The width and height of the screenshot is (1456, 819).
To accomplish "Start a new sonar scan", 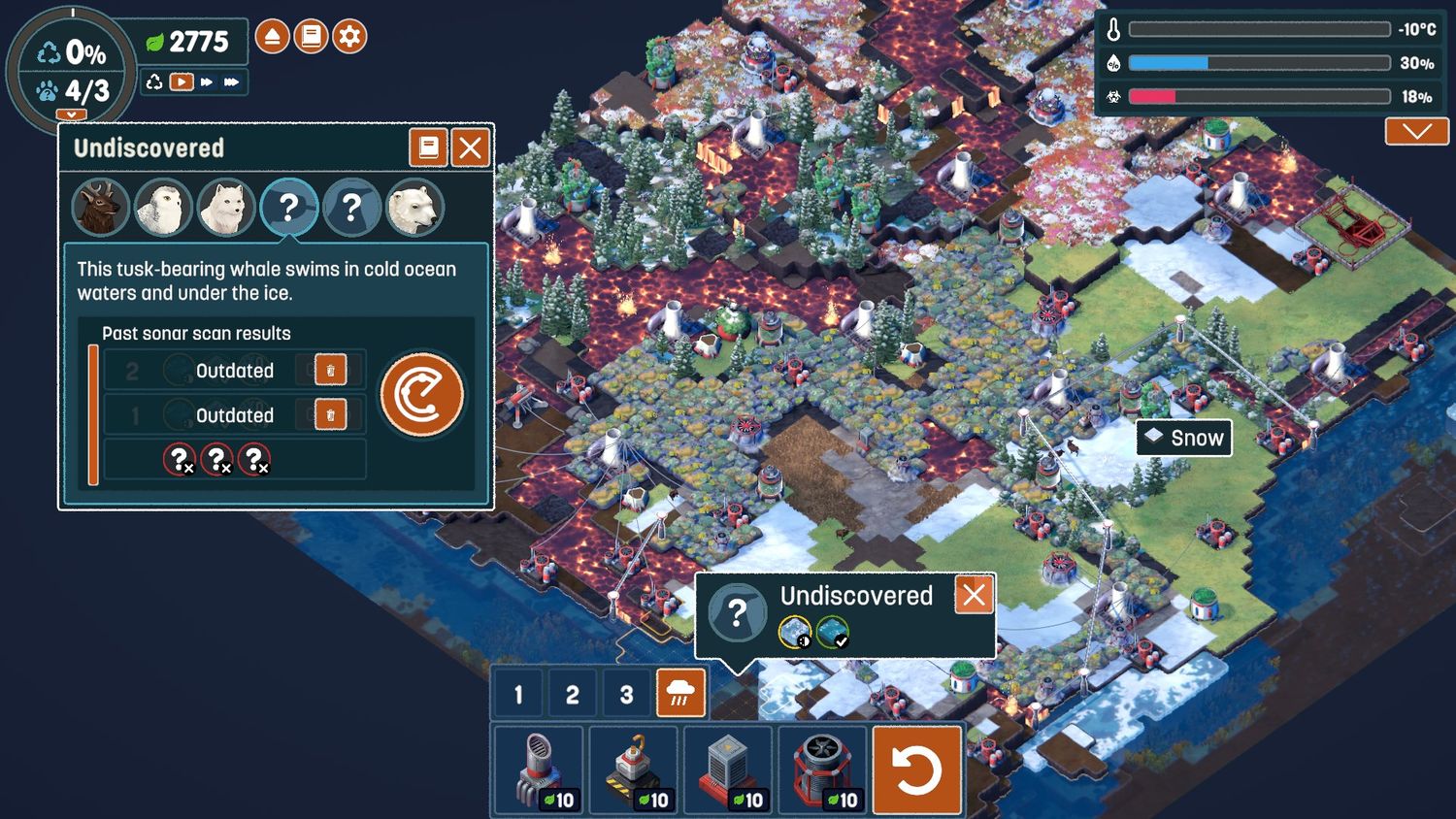I will (x=421, y=394).
